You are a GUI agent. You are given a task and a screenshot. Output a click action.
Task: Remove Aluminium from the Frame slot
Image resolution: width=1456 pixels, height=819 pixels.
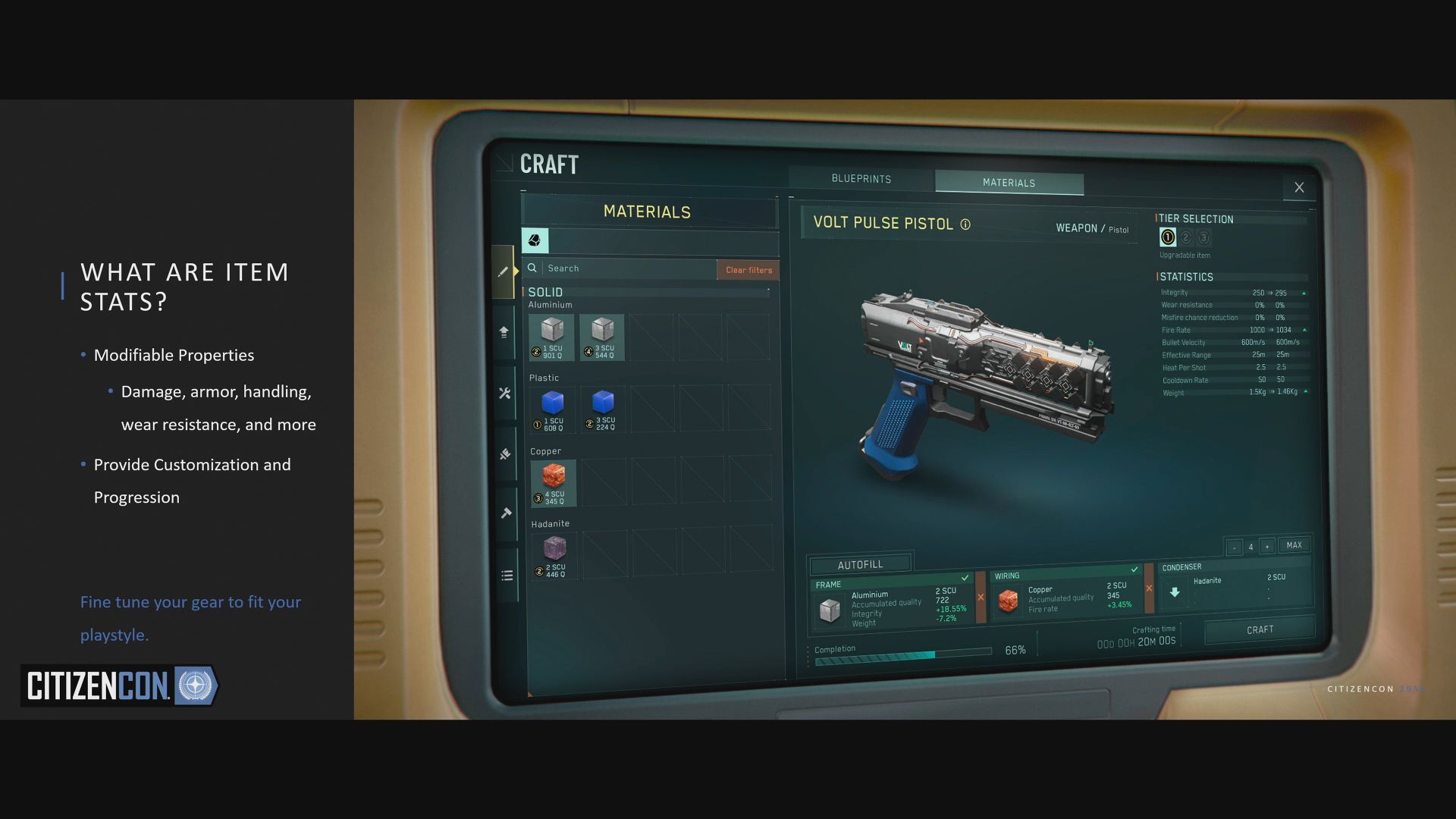coord(981,598)
